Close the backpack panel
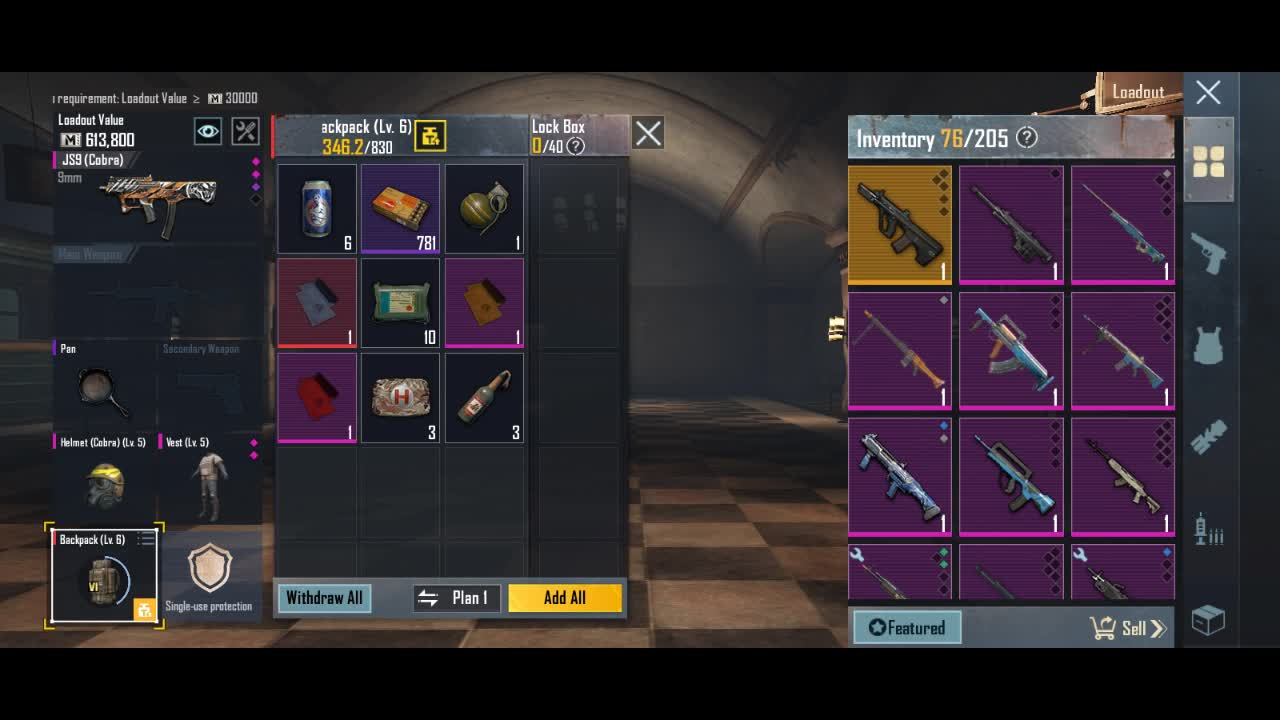This screenshot has width=1280, height=720. pos(648,133)
